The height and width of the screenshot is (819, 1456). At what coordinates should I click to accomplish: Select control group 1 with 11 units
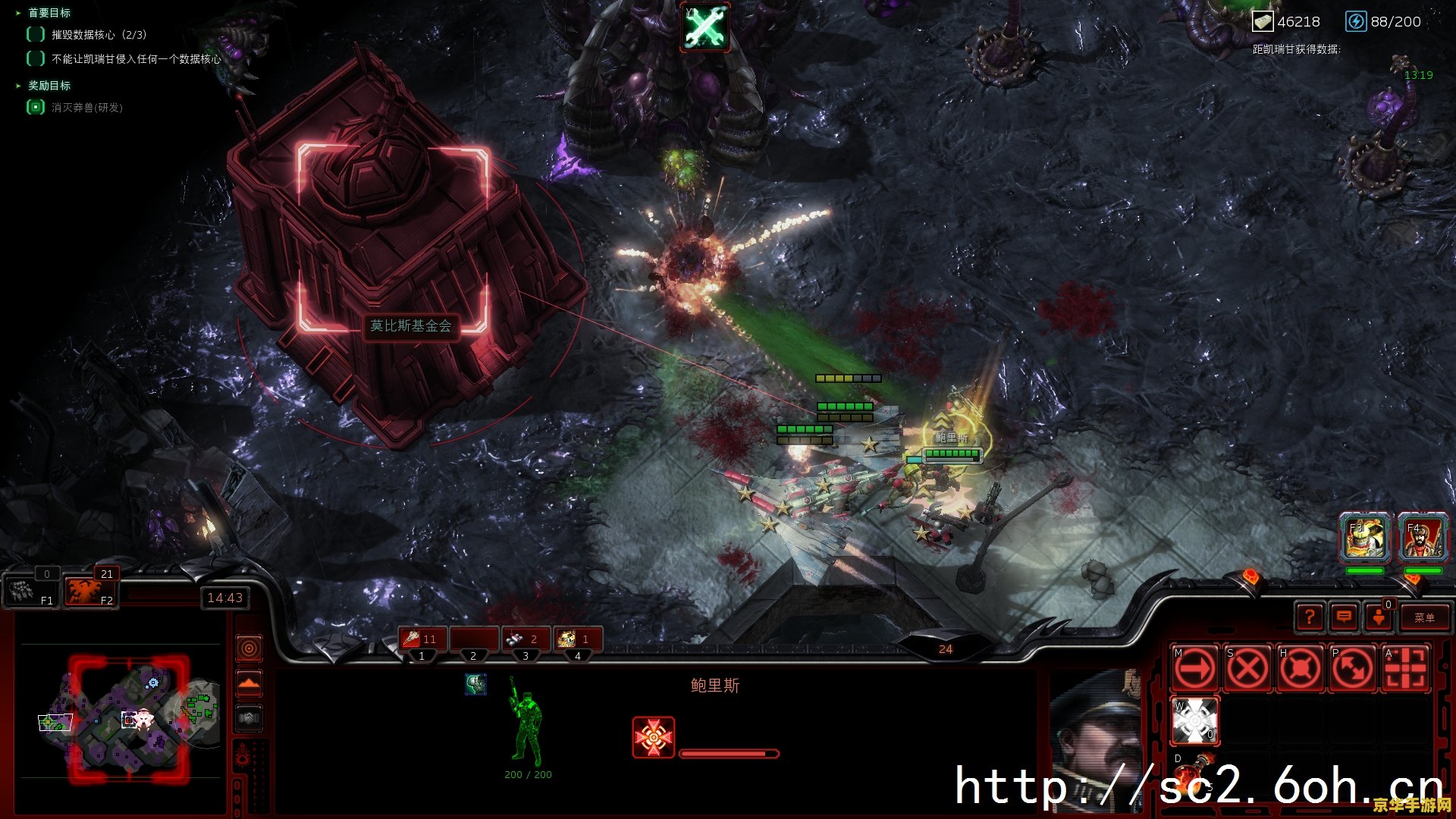[x=422, y=639]
